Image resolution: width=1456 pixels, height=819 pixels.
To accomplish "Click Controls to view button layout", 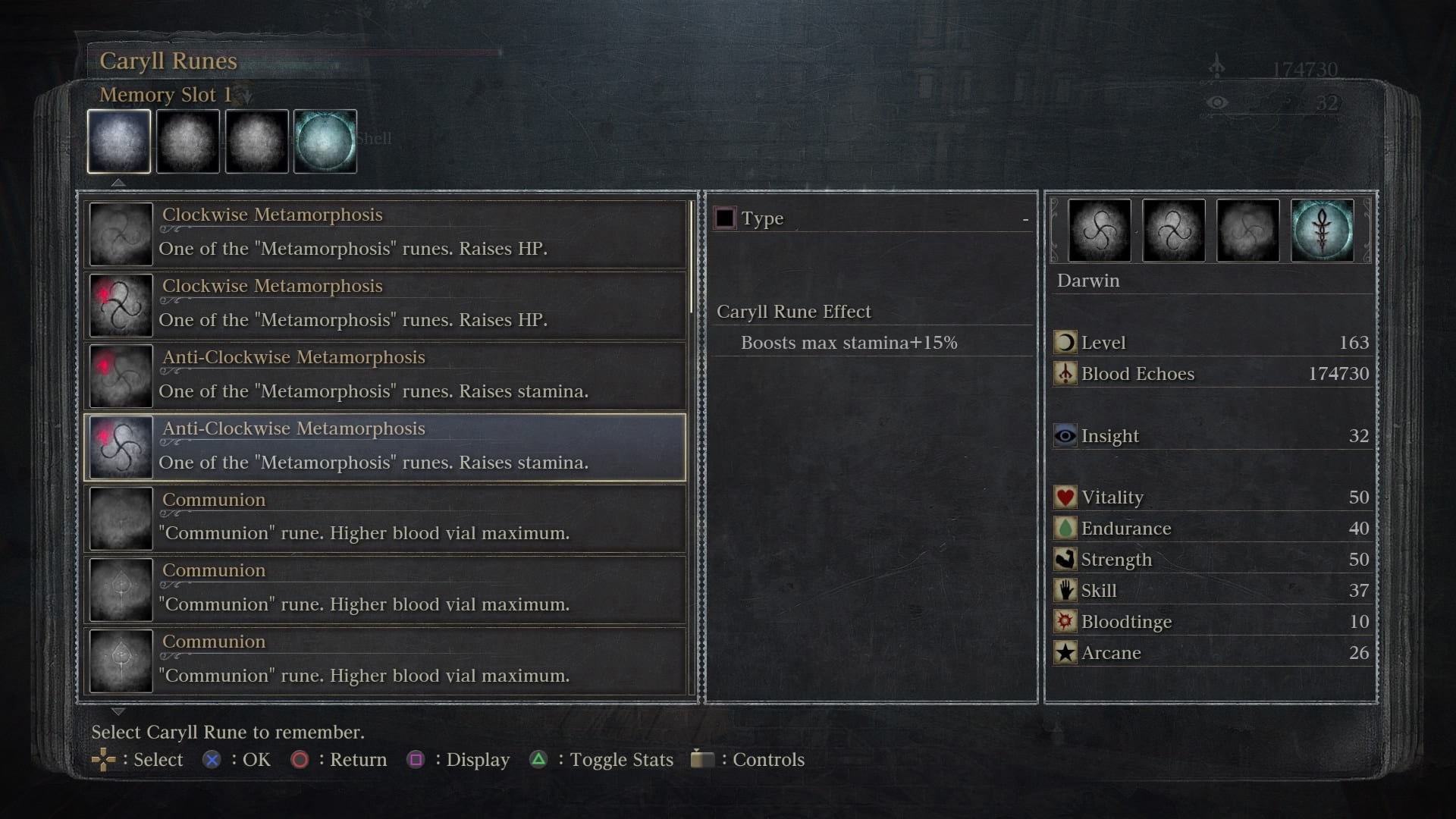I will [701, 759].
